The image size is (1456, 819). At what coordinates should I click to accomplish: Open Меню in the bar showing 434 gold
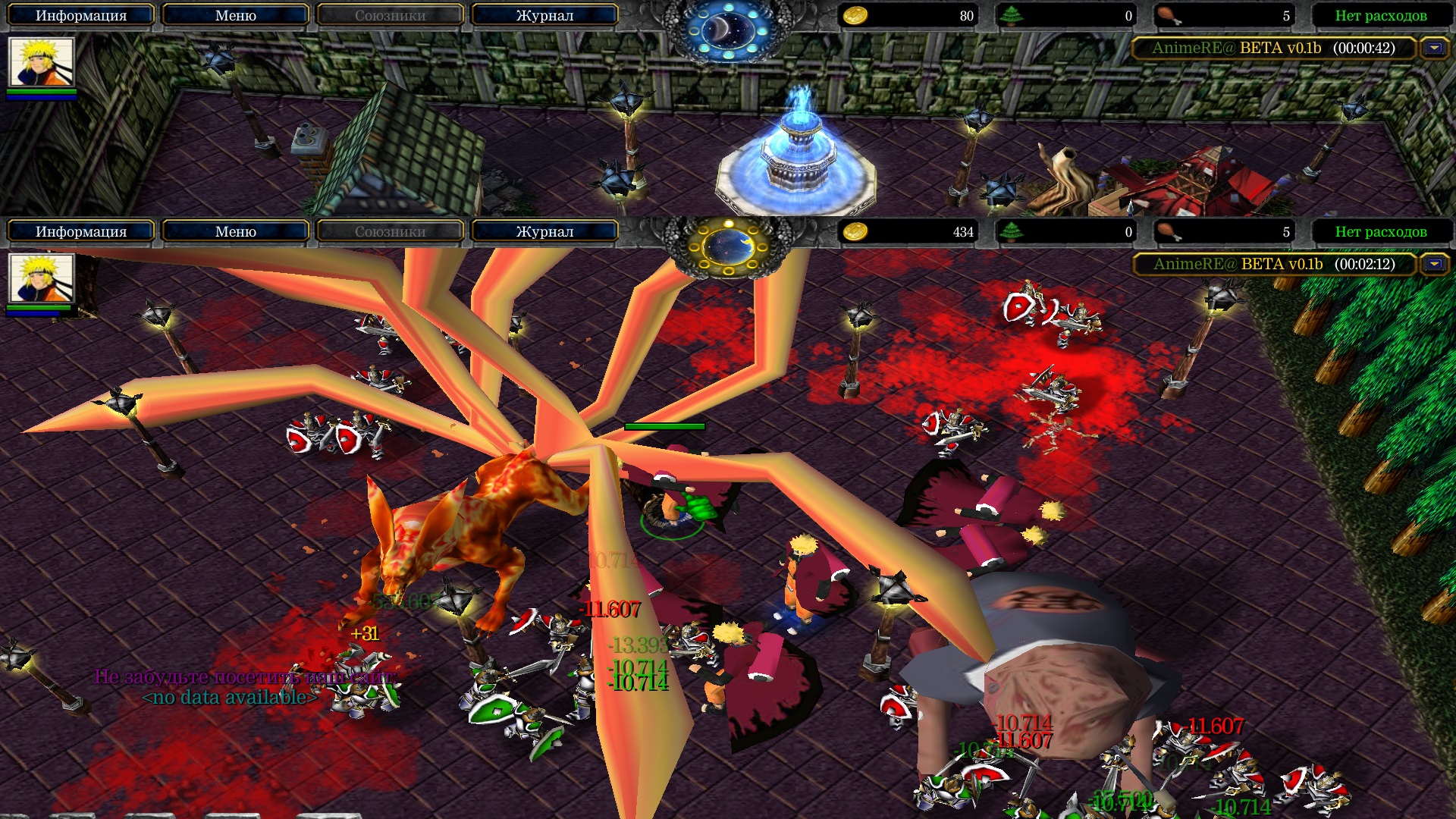pos(235,231)
